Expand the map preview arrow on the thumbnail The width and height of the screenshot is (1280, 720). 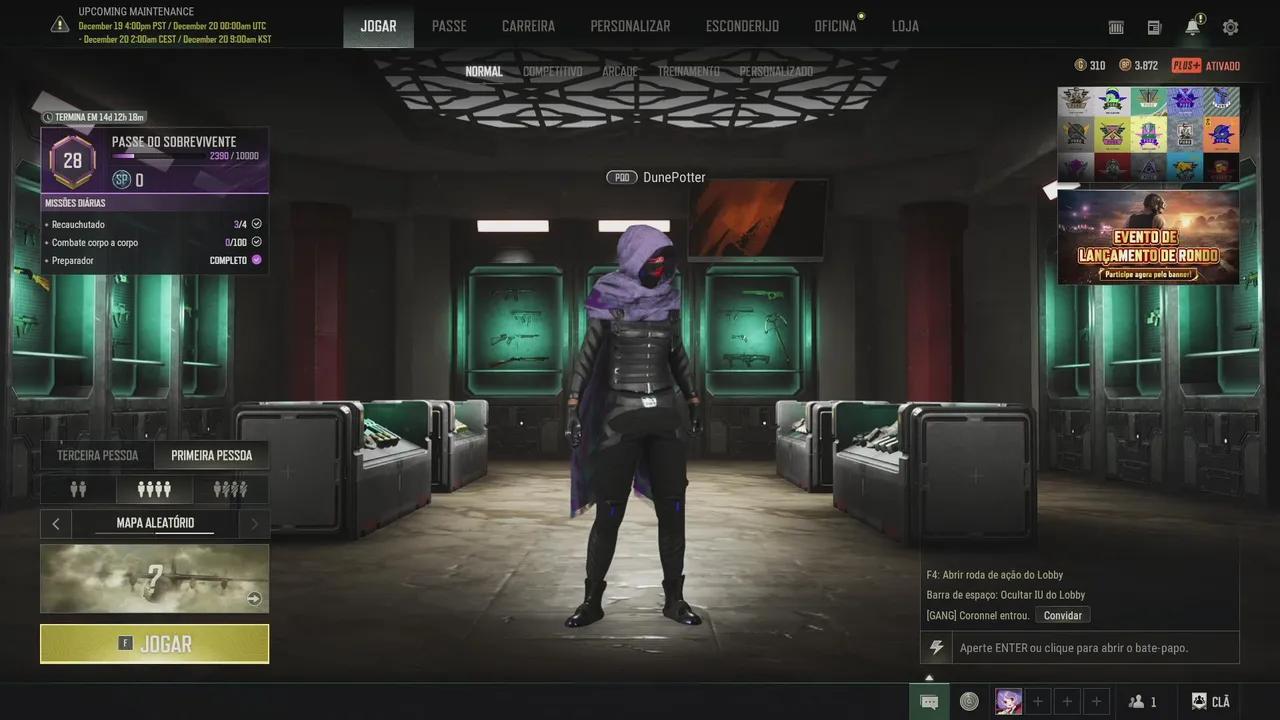[x=254, y=598]
